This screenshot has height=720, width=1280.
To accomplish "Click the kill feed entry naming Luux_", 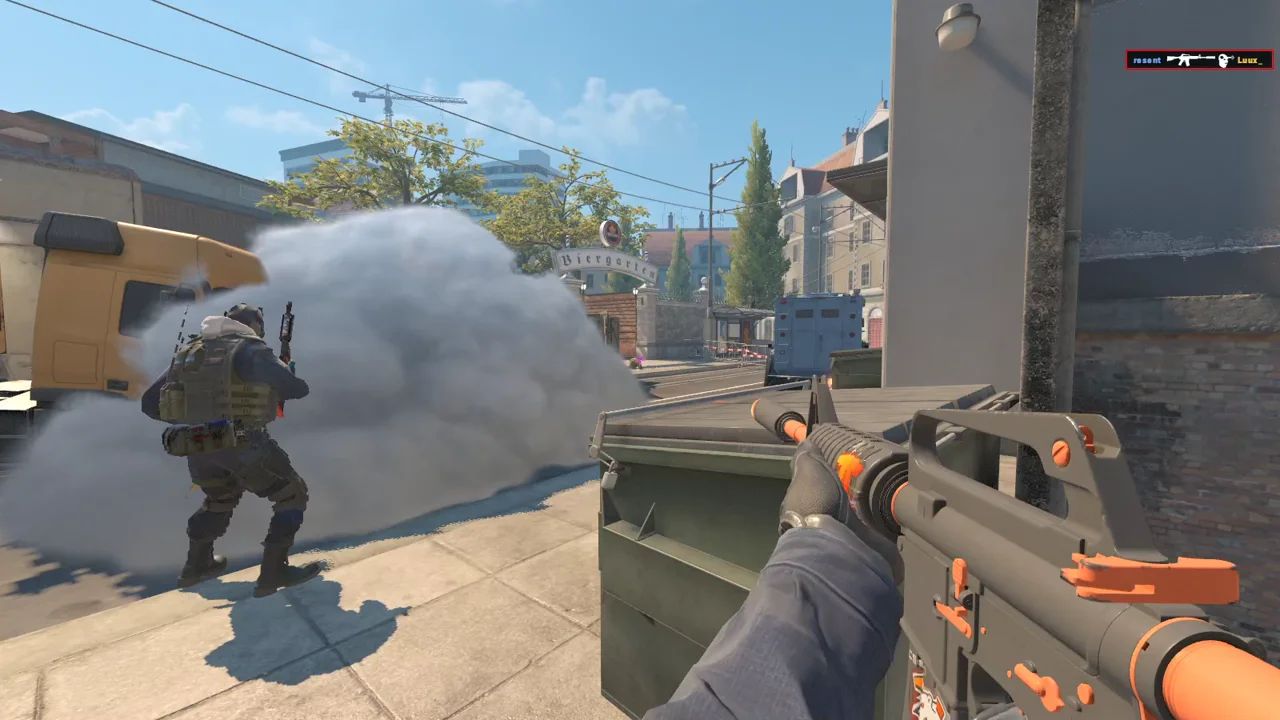I will click(1199, 60).
